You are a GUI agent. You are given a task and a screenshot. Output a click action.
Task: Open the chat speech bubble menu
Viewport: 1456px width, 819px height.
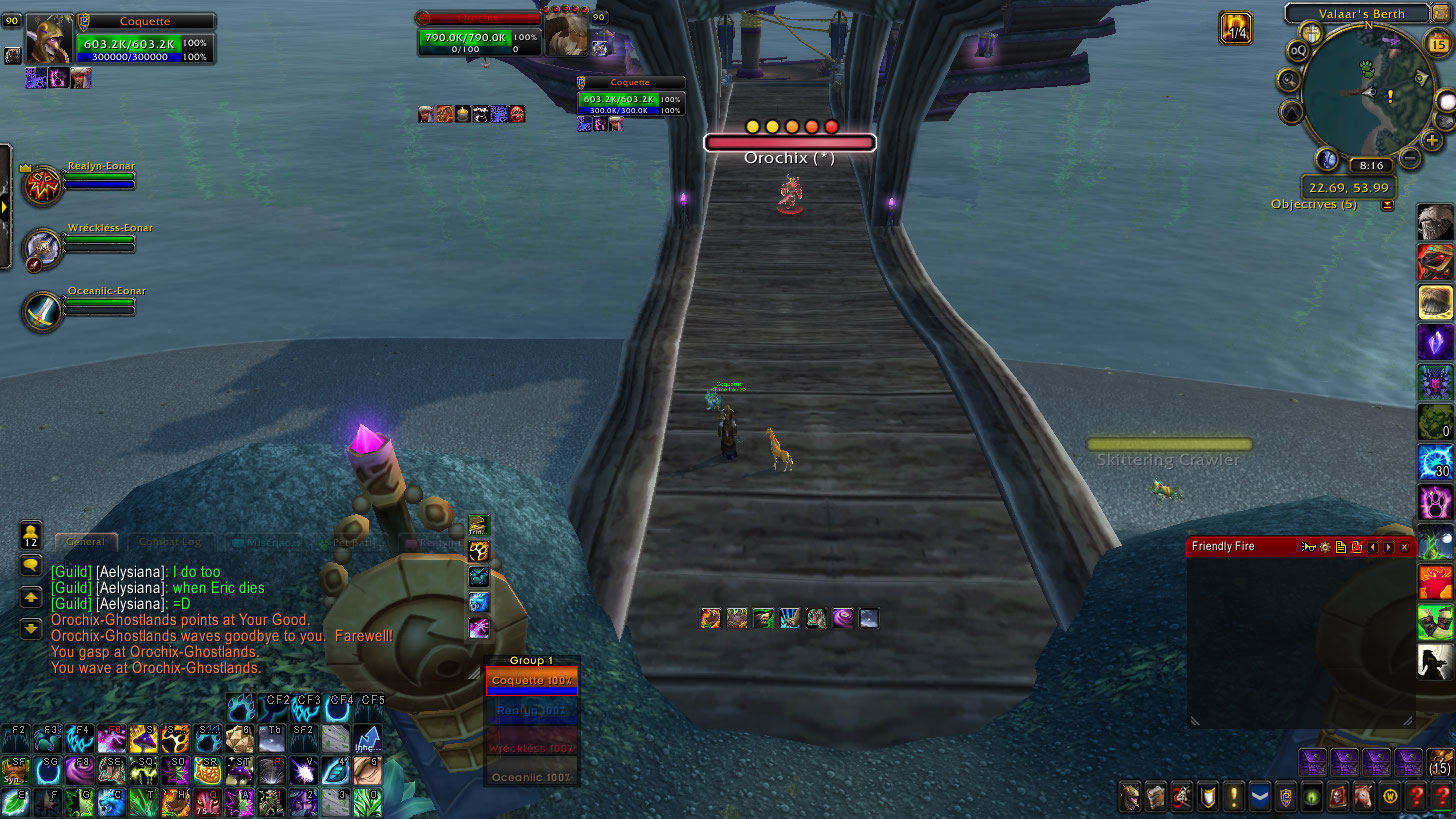point(31,566)
